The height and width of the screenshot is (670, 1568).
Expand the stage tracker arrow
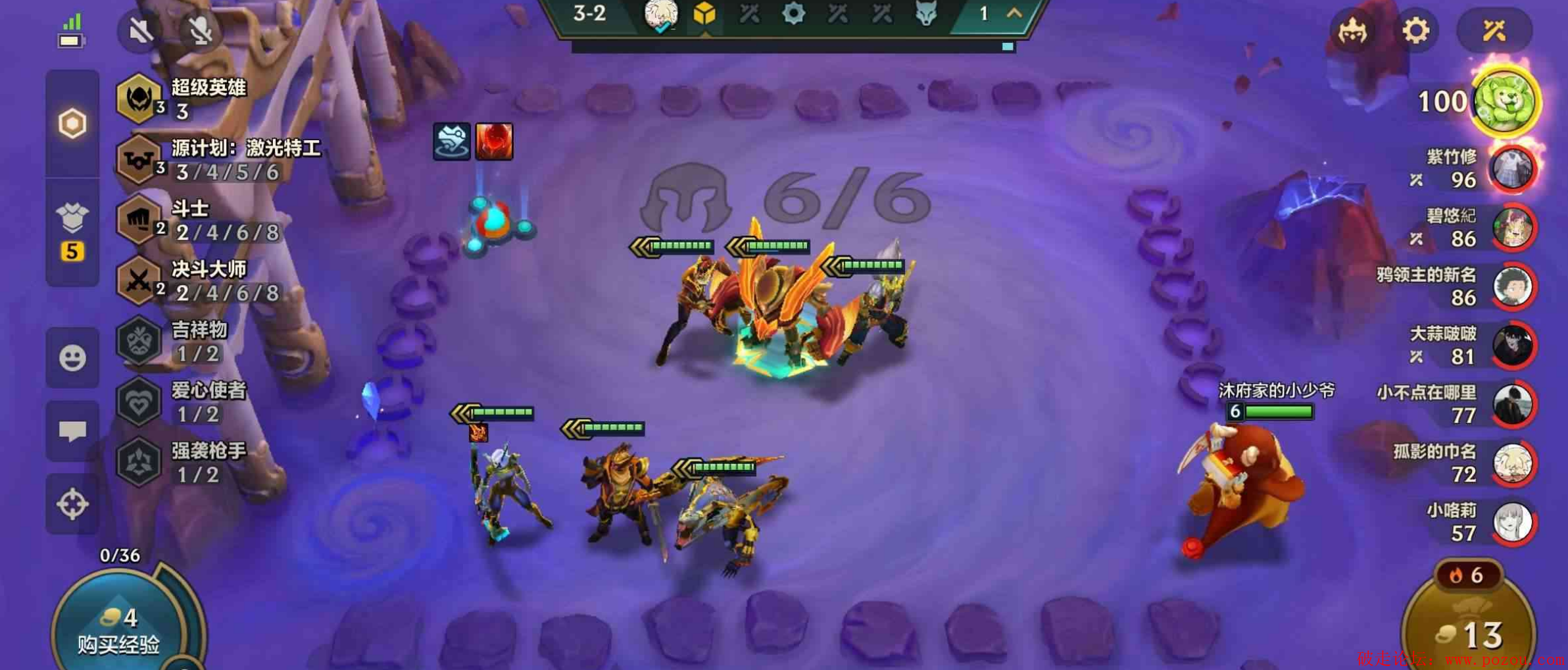[x=1014, y=13]
